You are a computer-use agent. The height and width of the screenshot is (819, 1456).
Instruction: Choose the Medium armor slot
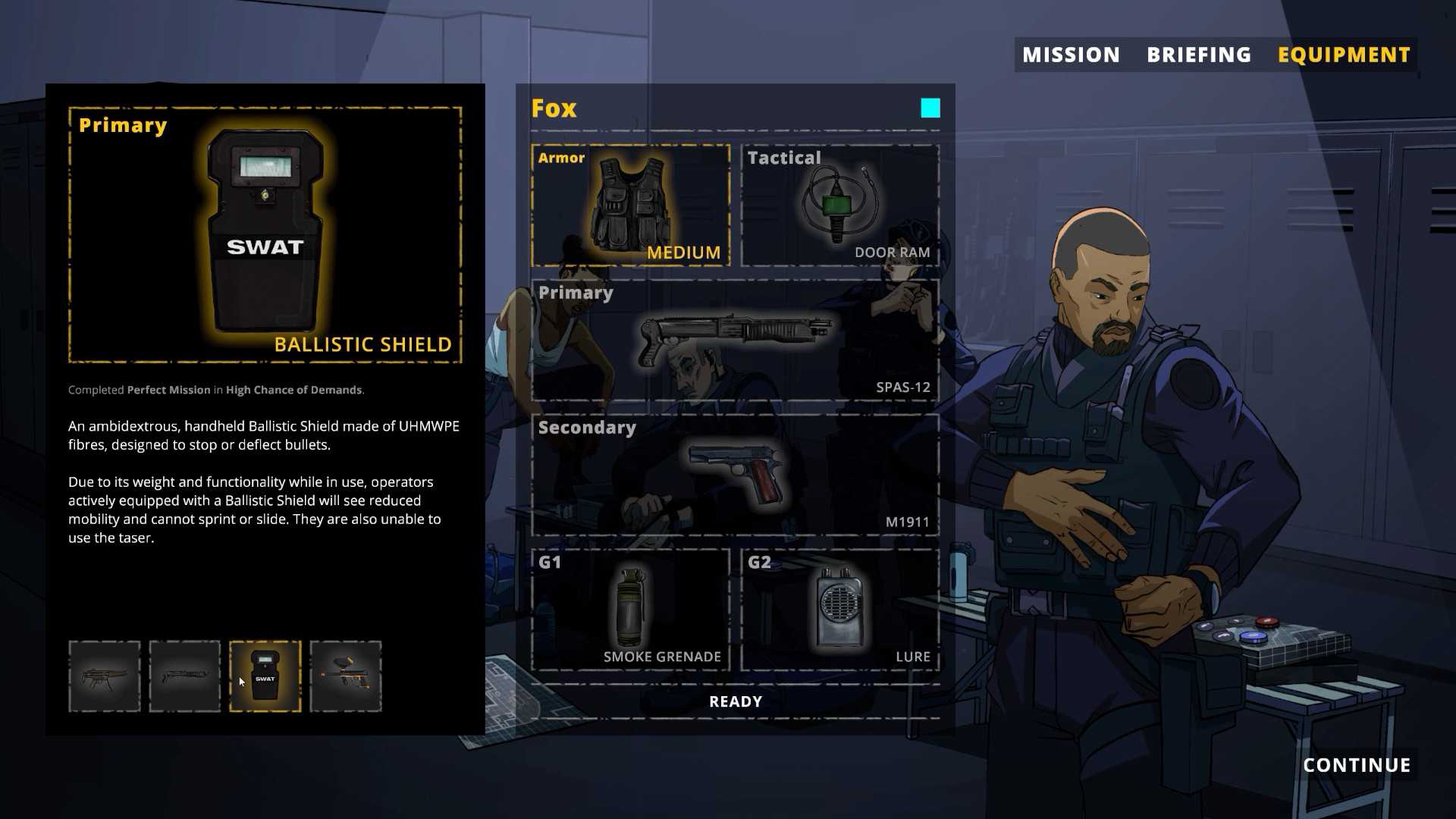tap(631, 205)
